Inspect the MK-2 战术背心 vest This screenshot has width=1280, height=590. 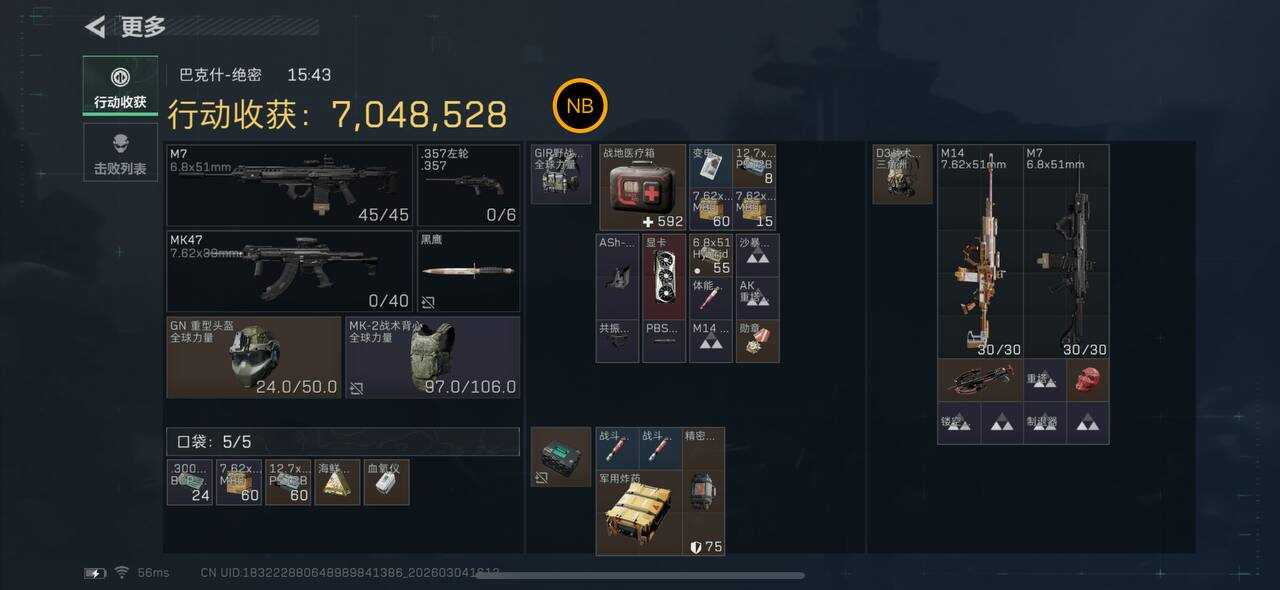pos(433,357)
